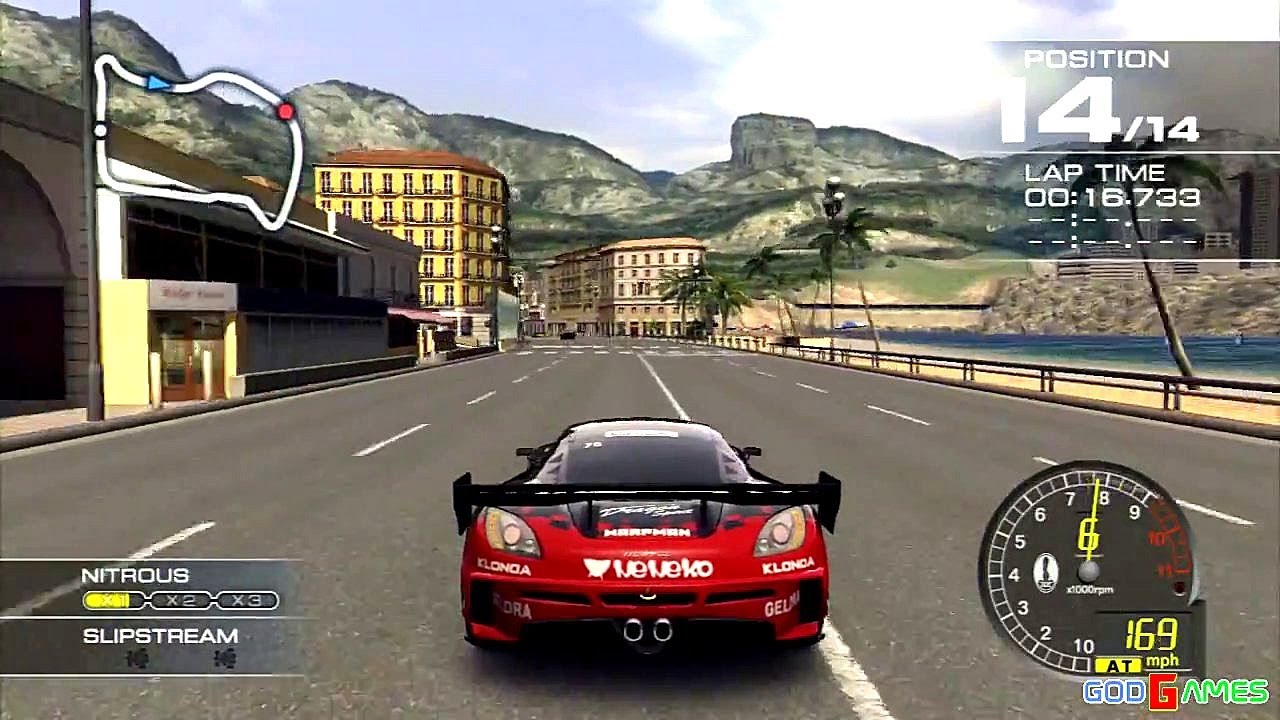Click the trophy emblem on the tachometer

1047,573
